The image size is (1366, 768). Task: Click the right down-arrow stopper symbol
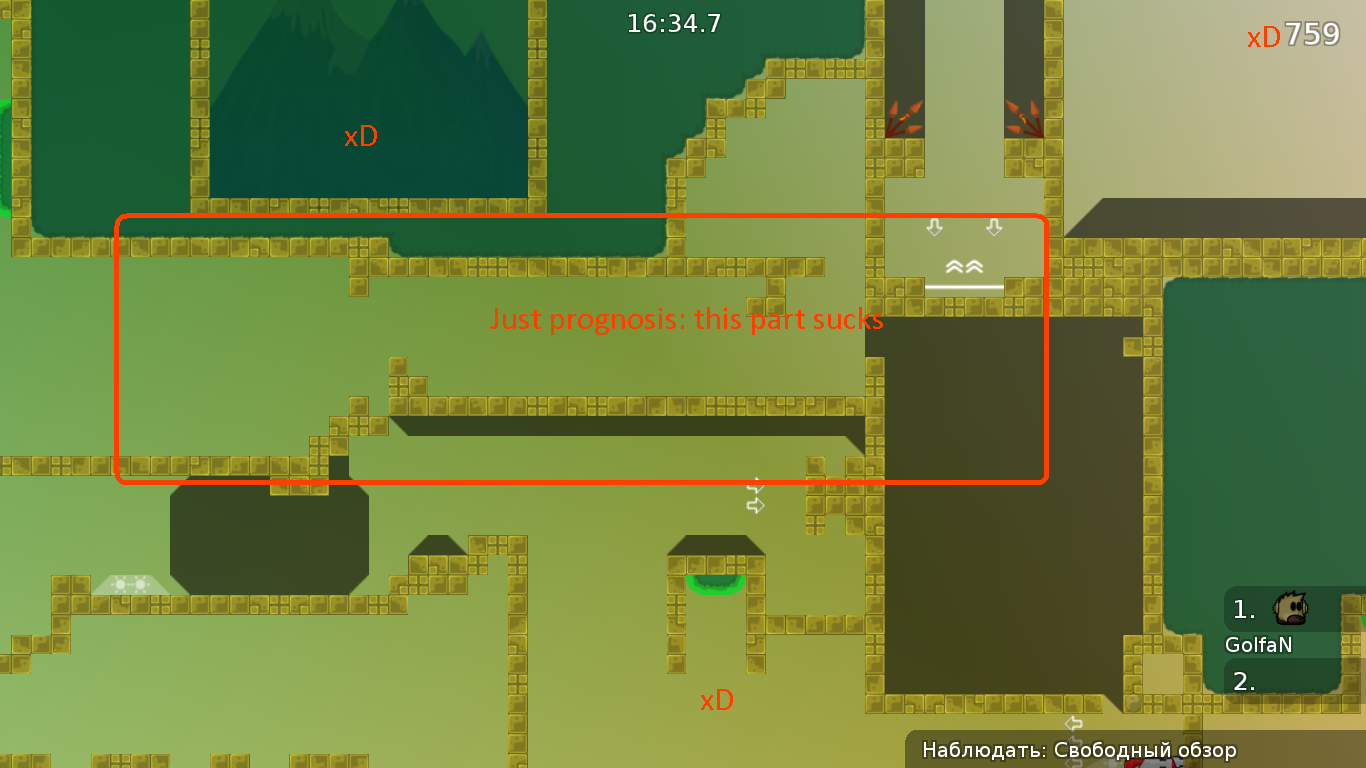993,227
